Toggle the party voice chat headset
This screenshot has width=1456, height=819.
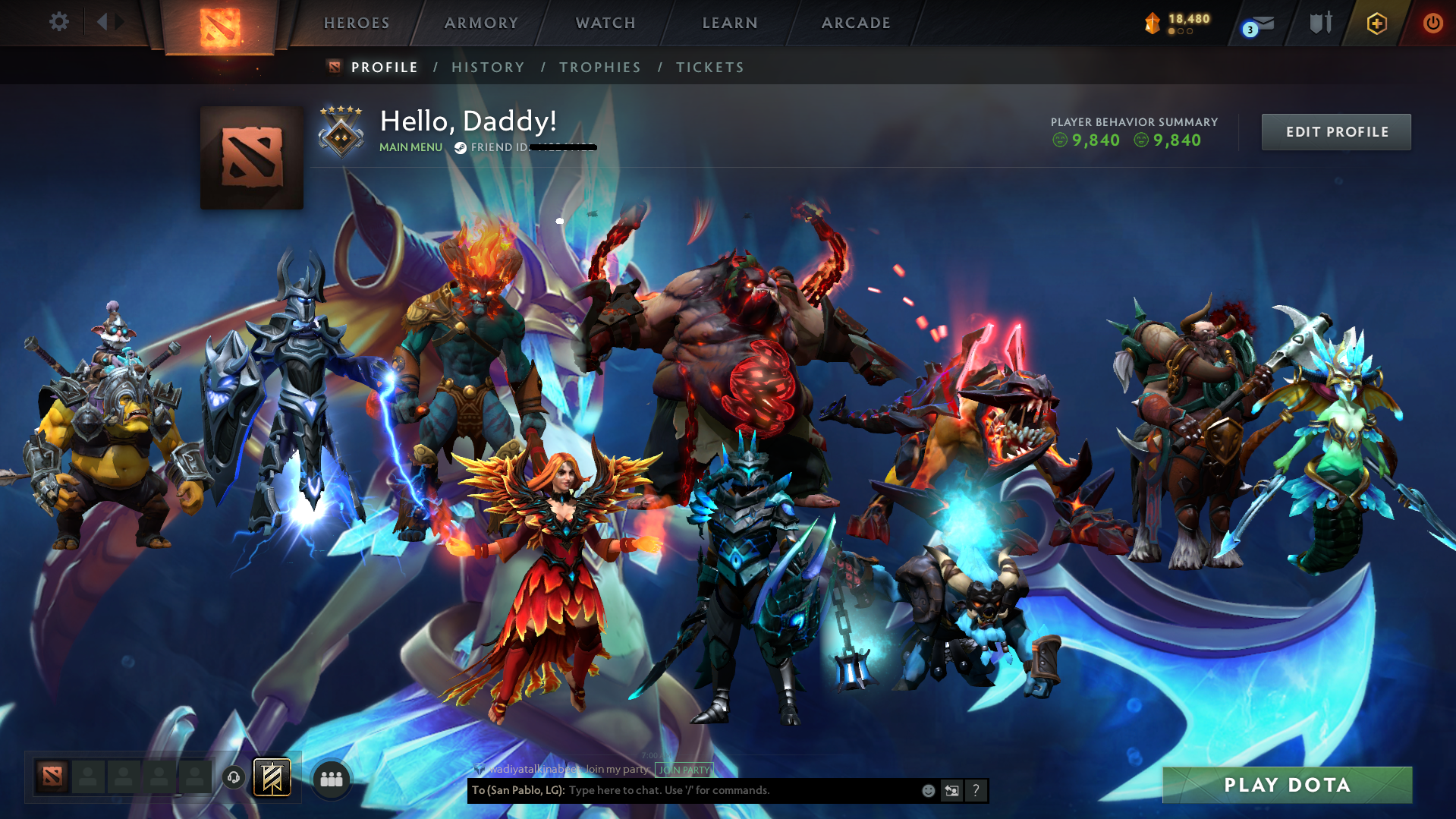(233, 777)
